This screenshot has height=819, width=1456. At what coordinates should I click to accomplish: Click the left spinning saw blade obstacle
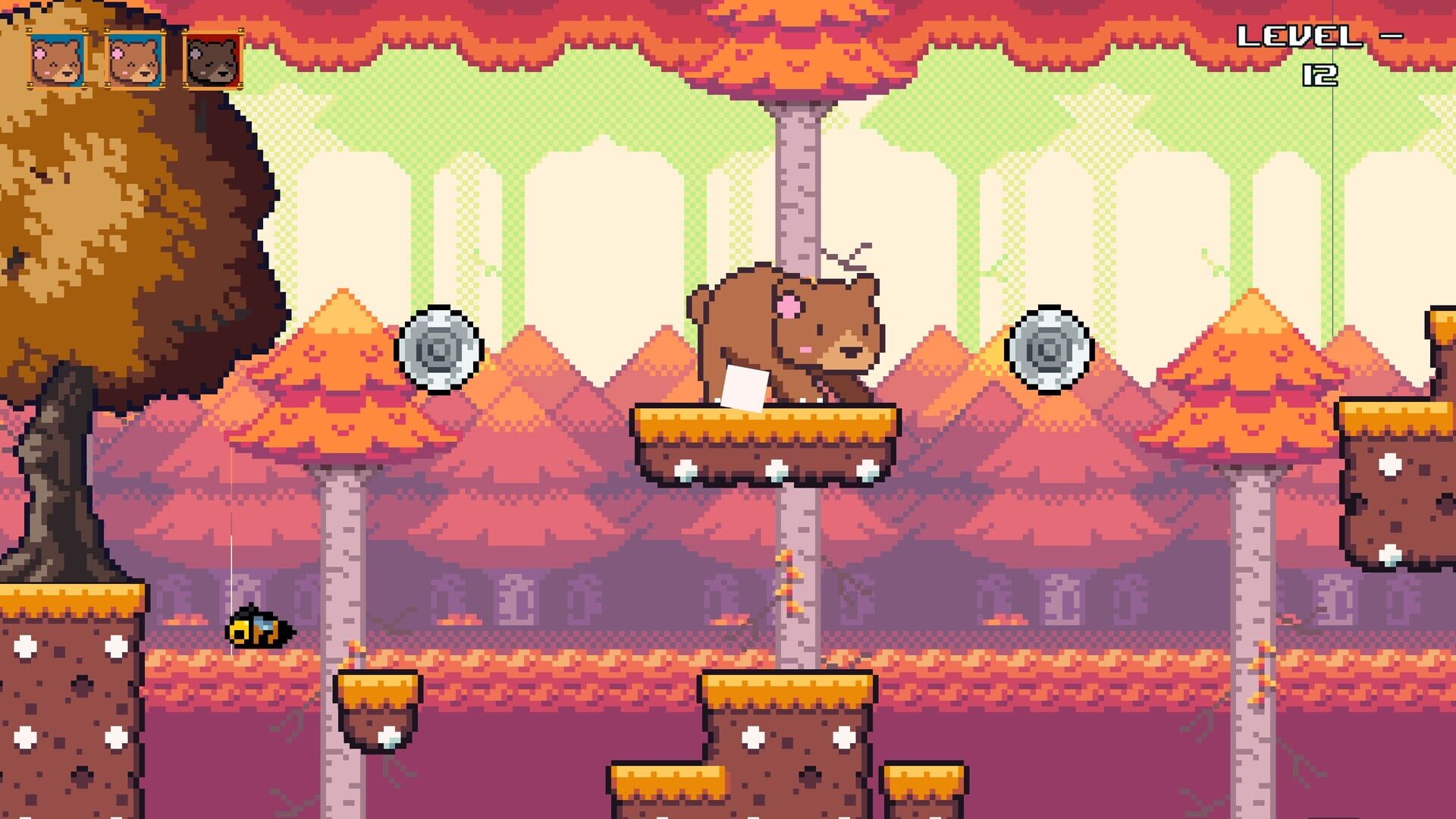438,350
